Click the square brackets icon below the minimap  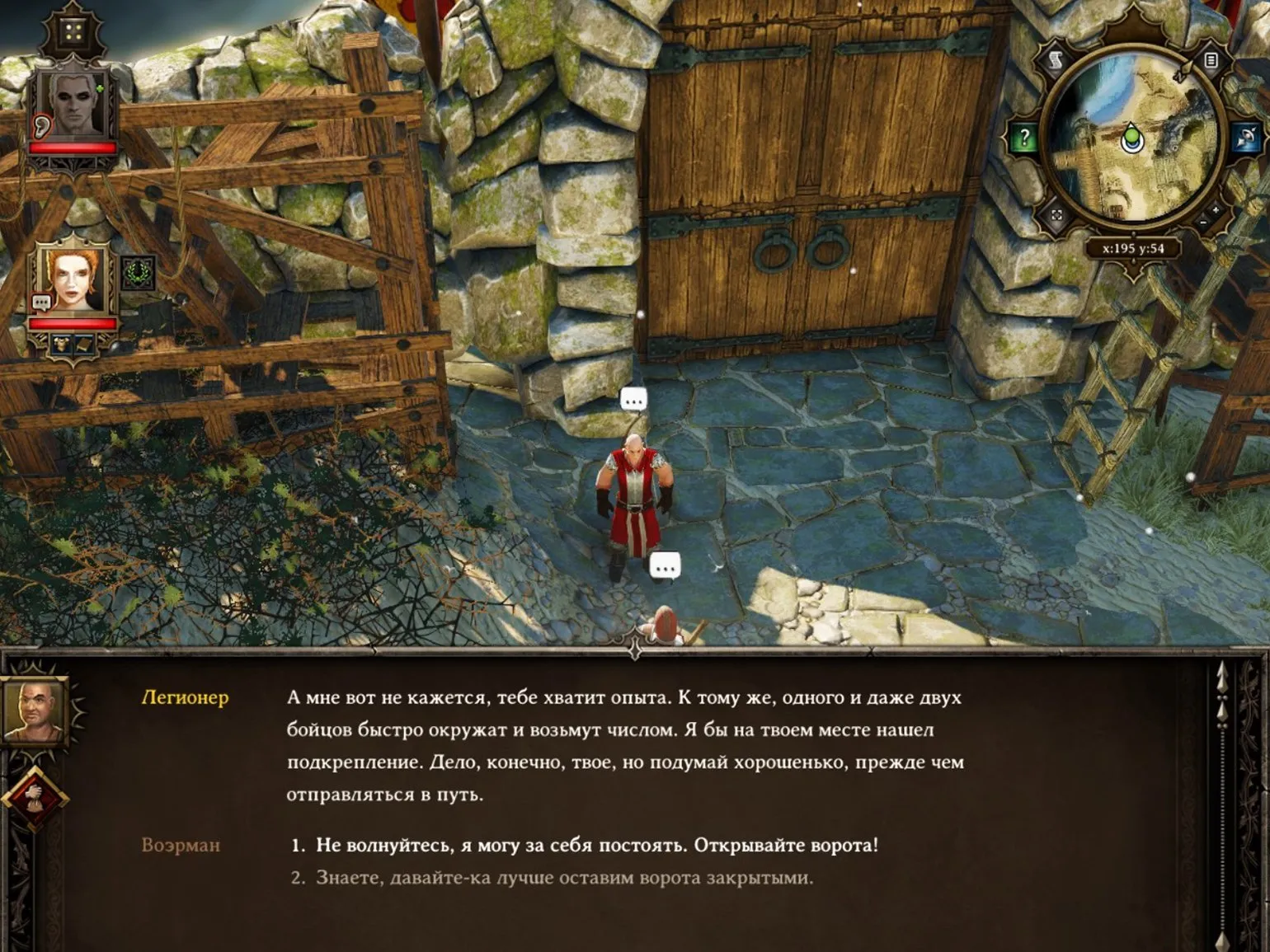(x=1057, y=217)
